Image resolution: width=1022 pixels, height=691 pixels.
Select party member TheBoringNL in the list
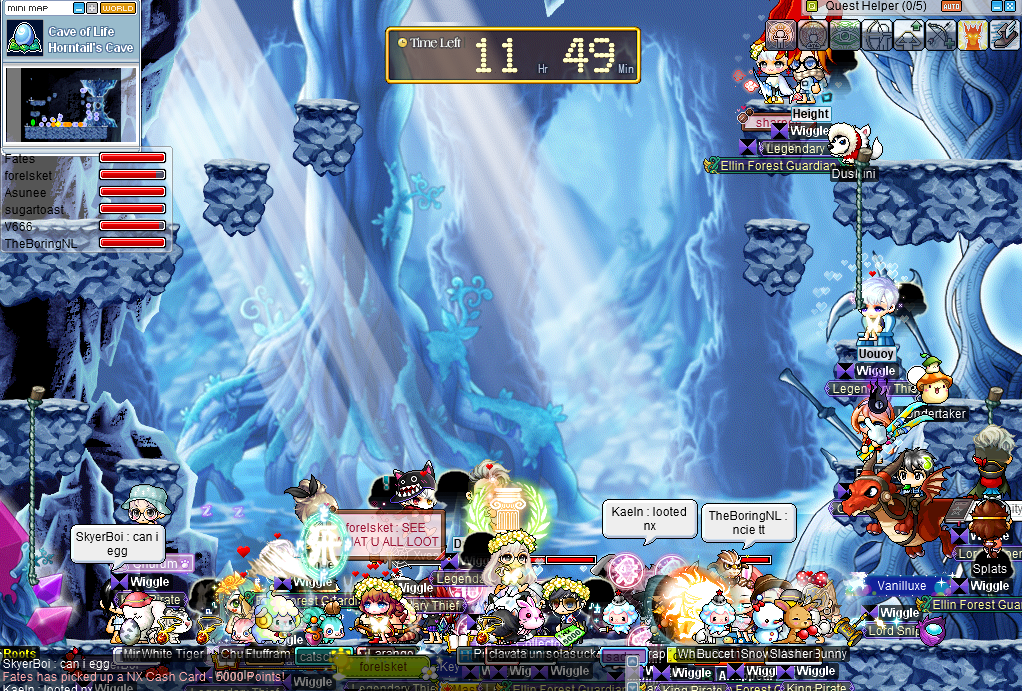point(40,243)
